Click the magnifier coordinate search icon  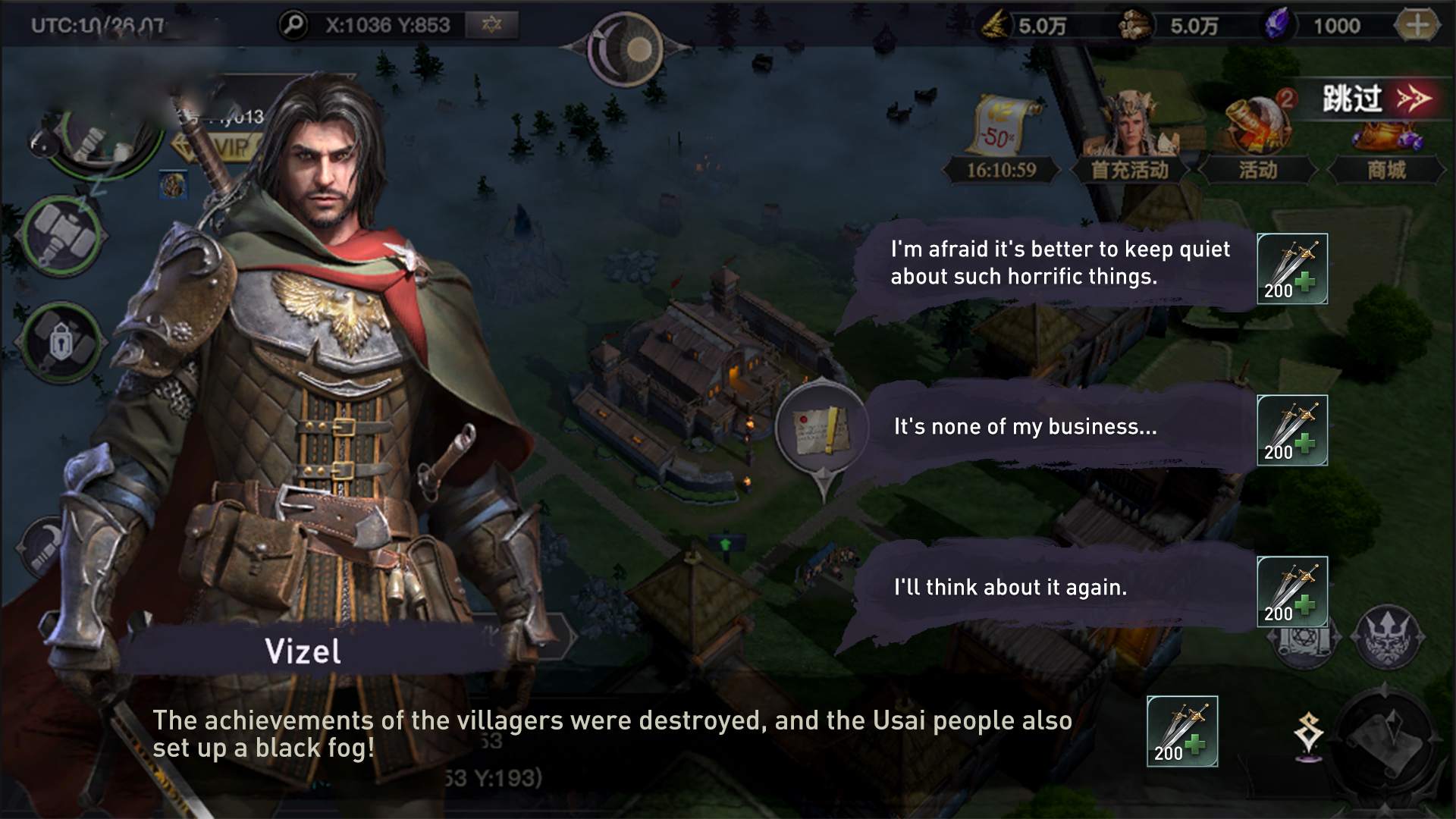[x=293, y=25]
